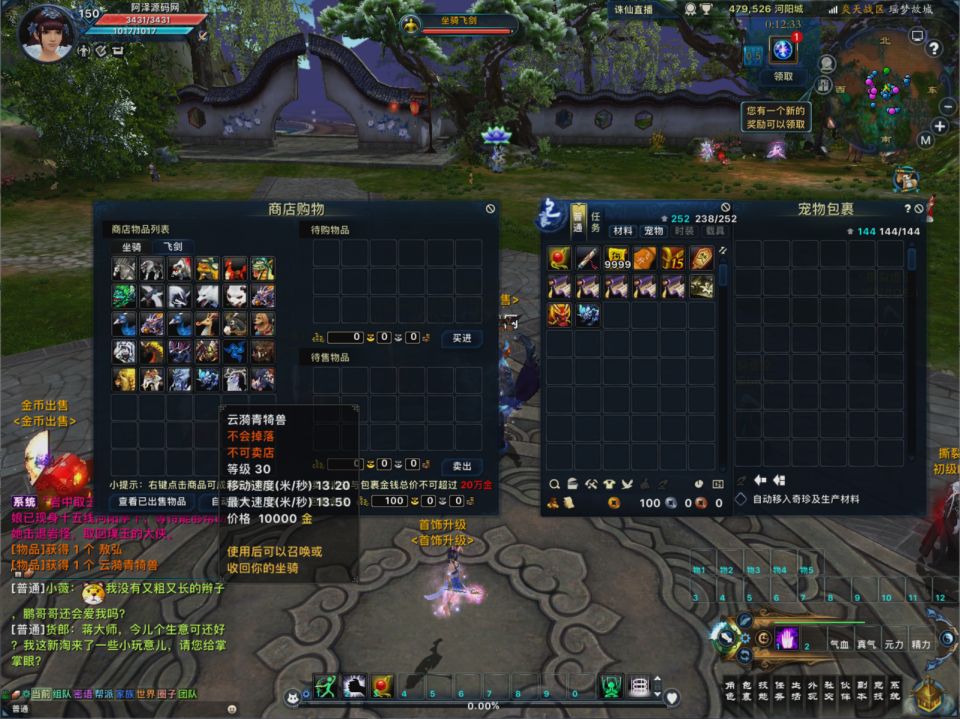Click the 卖出 (sell) button
This screenshot has width=960, height=719.
462,467
